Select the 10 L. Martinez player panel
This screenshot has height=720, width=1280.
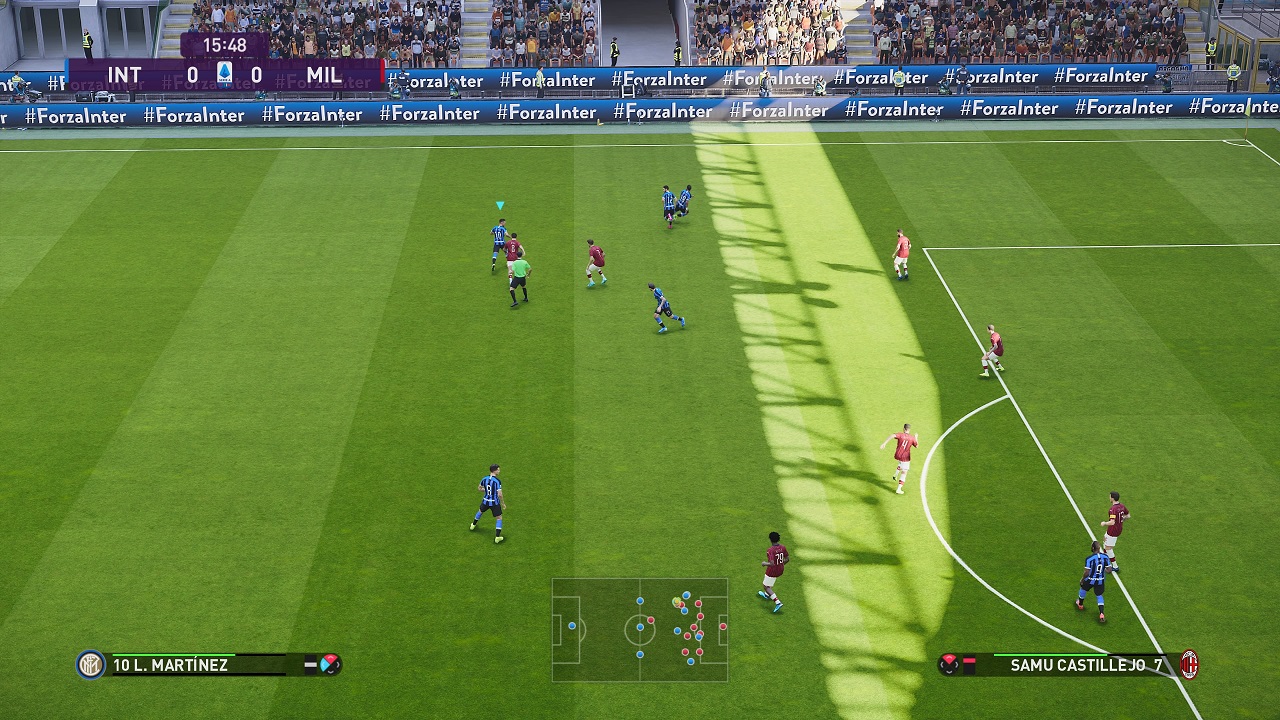click(x=210, y=665)
